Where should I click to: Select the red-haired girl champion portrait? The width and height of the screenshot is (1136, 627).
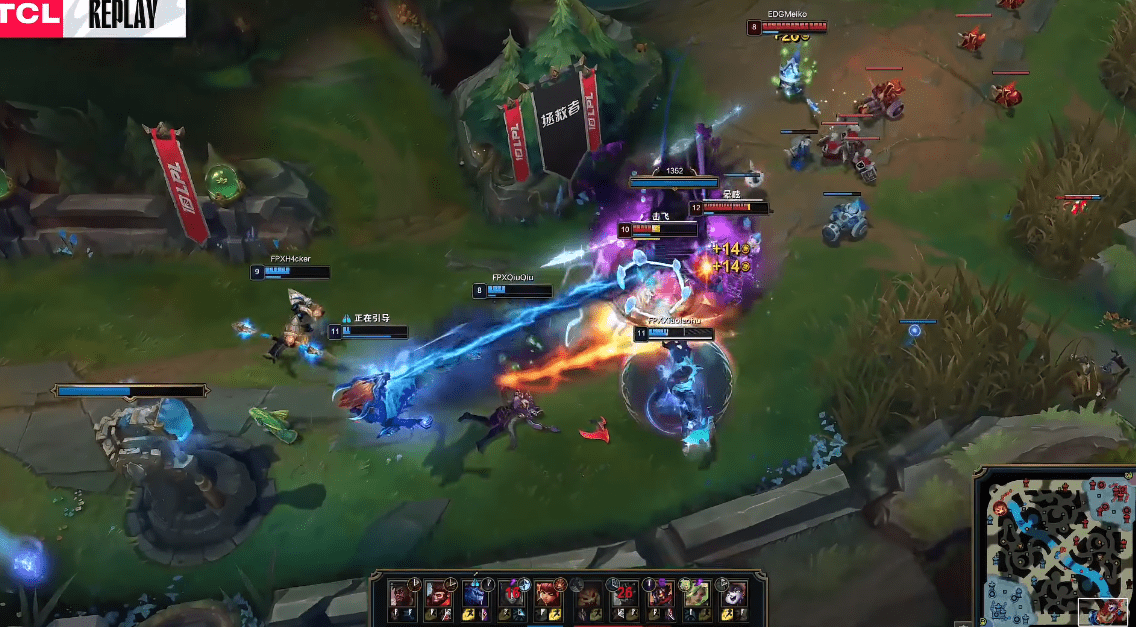[546, 593]
